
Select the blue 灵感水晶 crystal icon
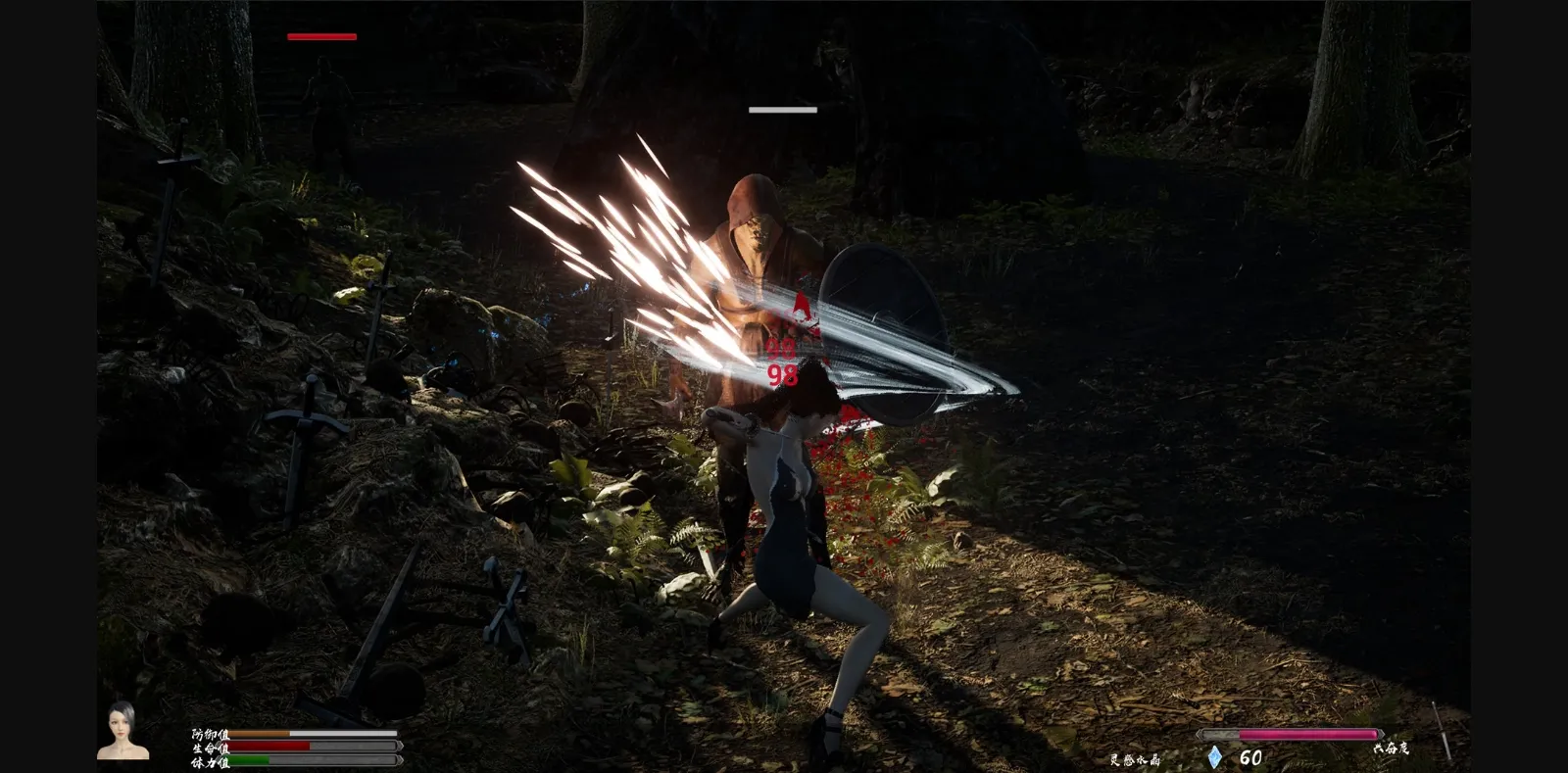pyautogui.click(x=1215, y=756)
